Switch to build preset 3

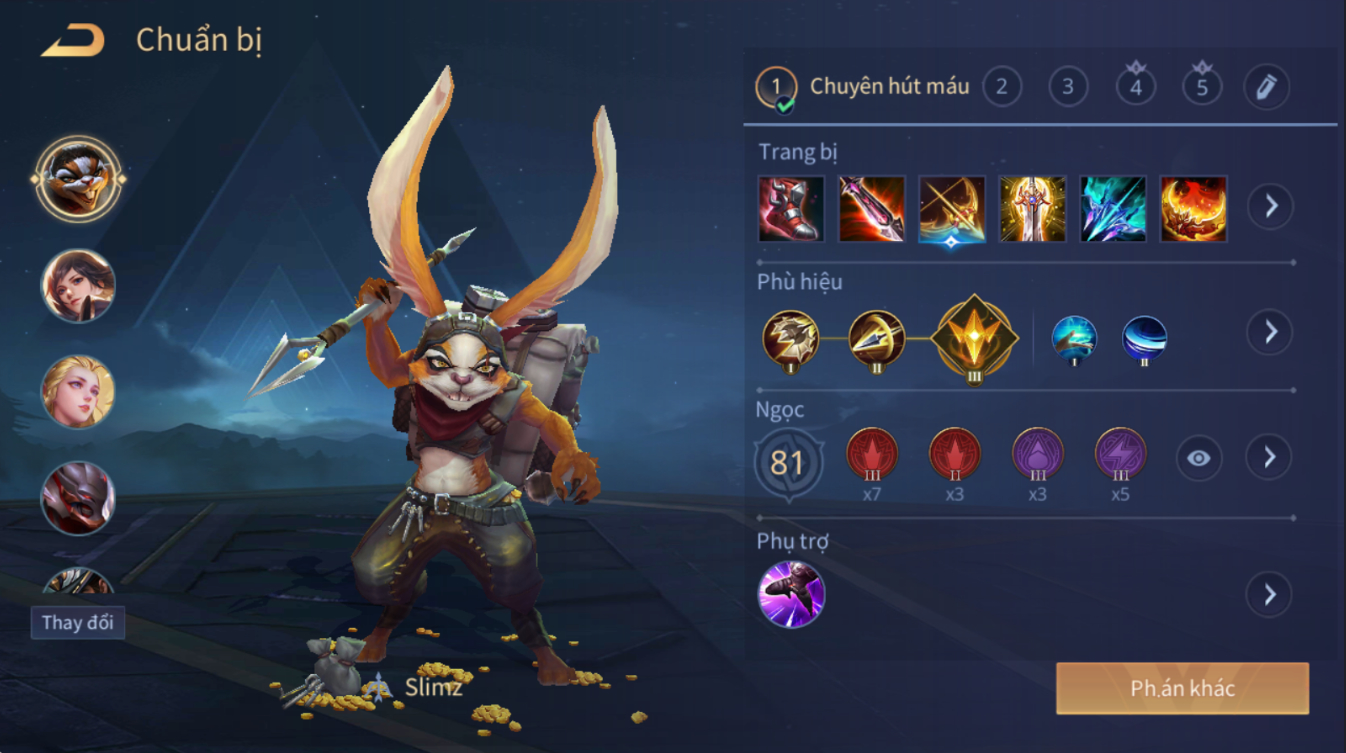click(x=1068, y=87)
